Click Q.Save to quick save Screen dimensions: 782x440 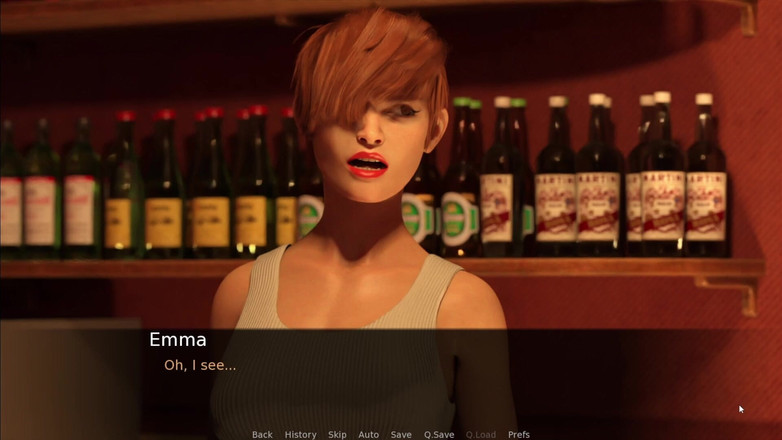pyautogui.click(x=439, y=434)
